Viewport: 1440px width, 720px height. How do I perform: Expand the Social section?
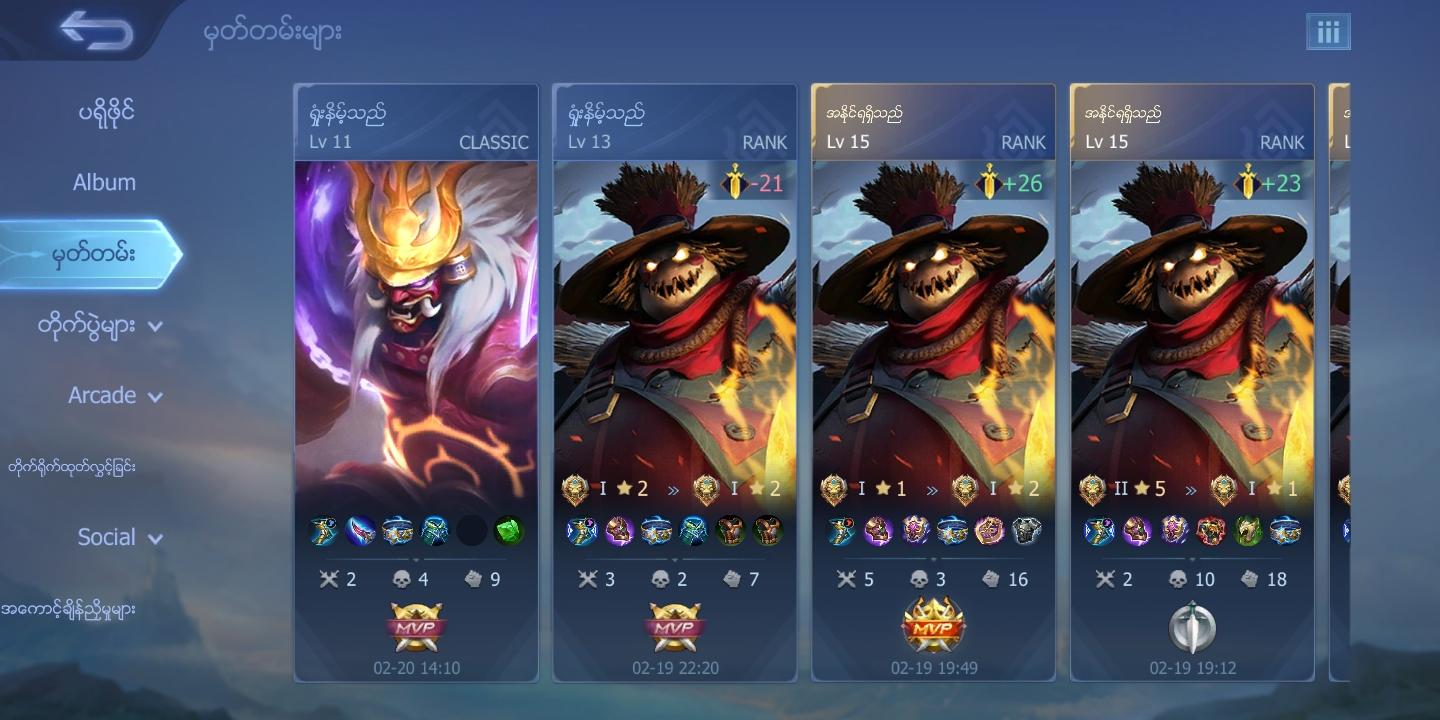pos(105,537)
